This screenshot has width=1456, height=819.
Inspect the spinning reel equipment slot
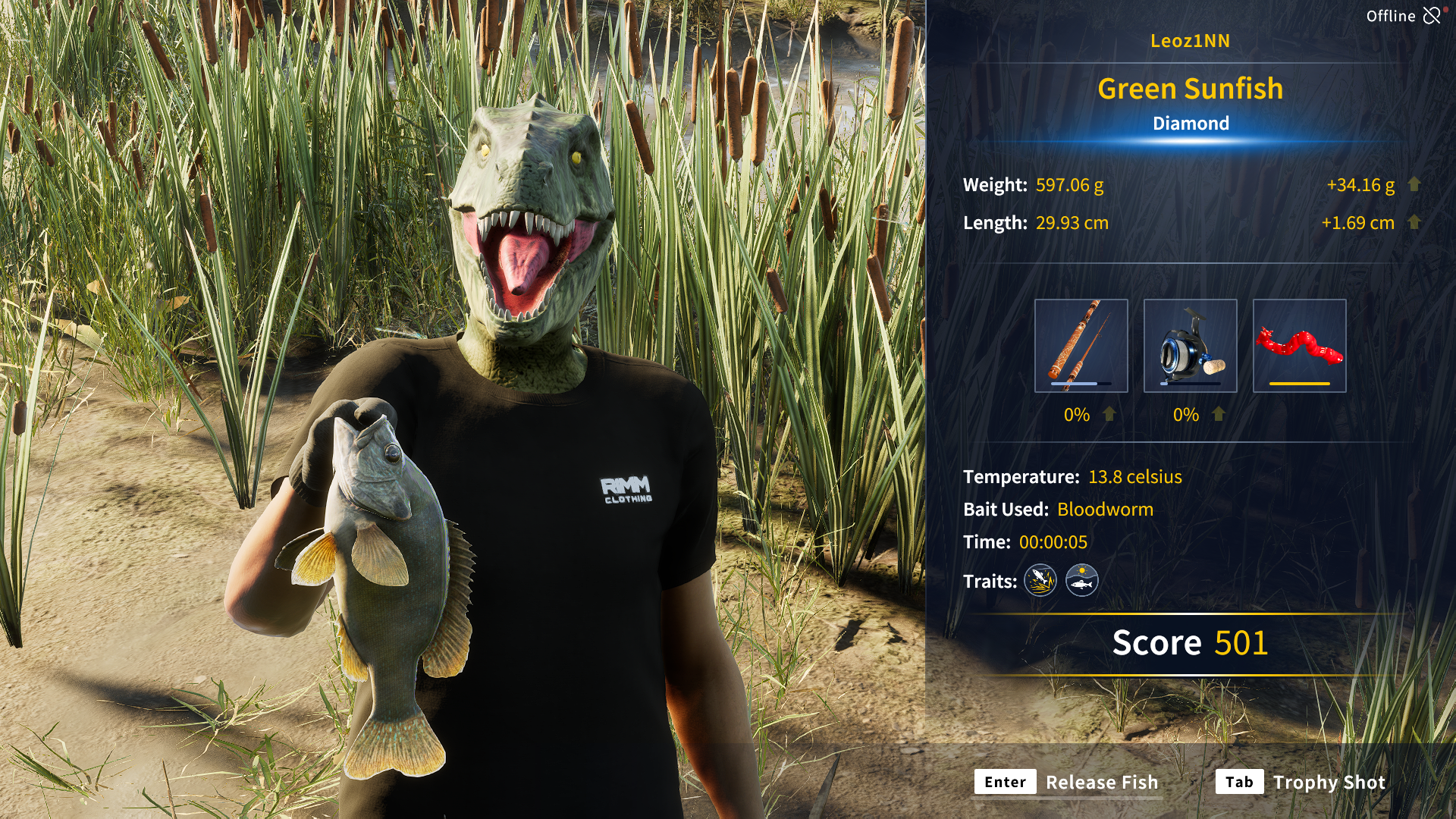[x=1190, y=346]
